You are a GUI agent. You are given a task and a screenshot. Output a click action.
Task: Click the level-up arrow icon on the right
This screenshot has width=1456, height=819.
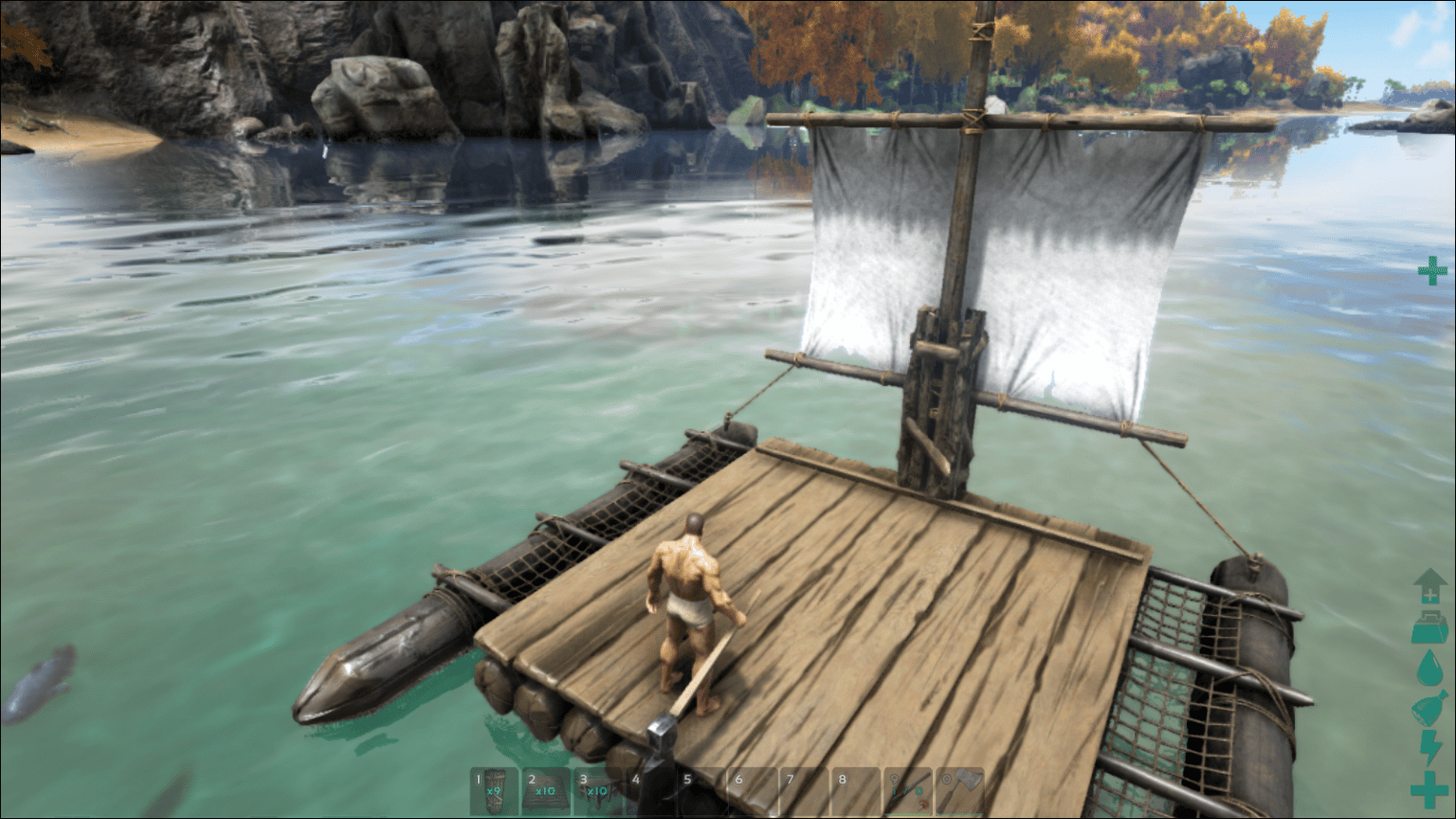click(x=1429, y=586)
